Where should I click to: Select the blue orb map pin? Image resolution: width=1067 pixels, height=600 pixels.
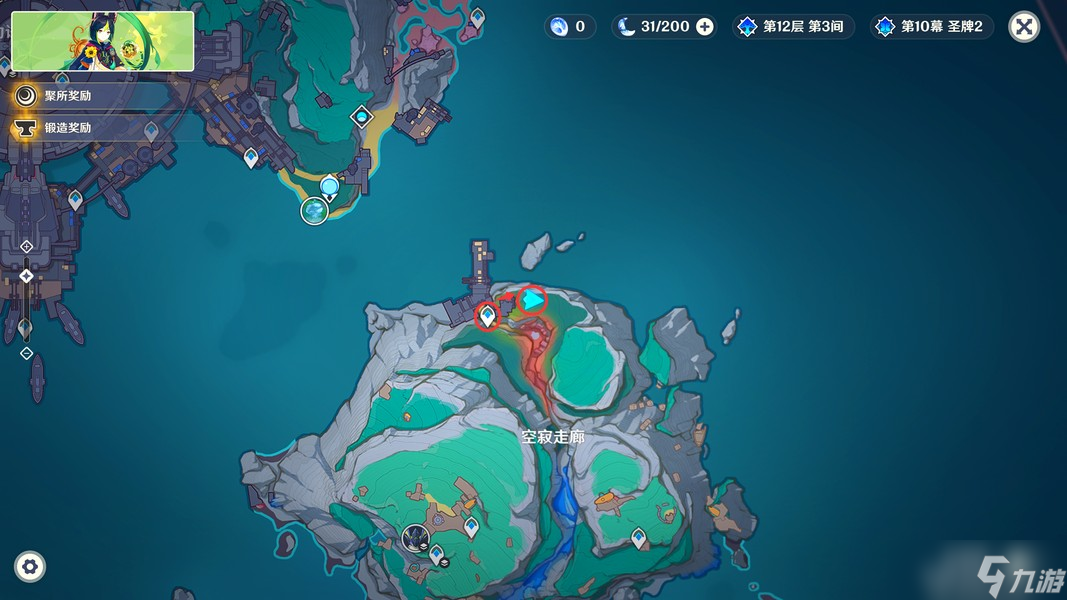[329, 187]
